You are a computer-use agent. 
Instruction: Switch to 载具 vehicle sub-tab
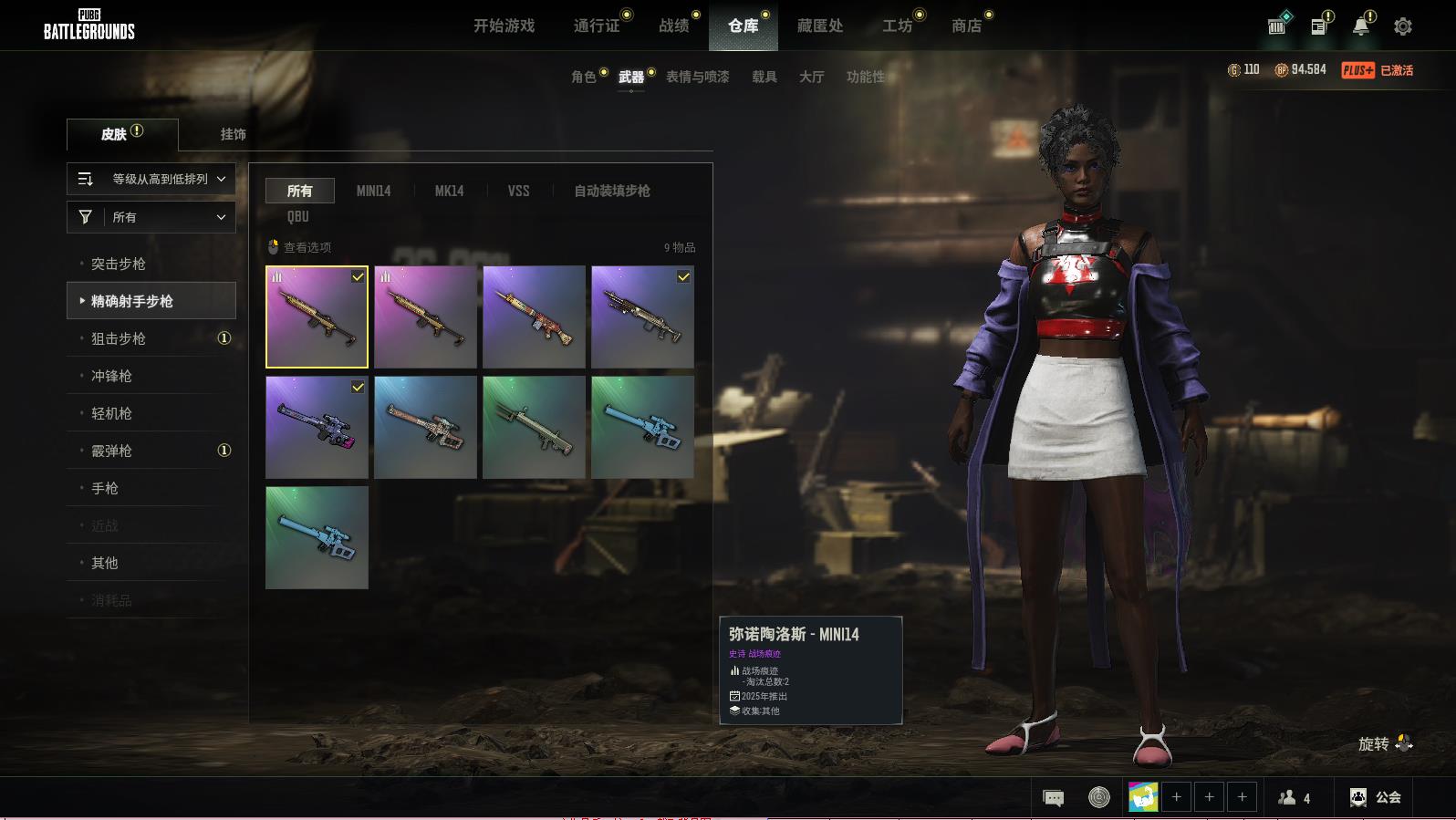pyautogui.click(x=764, y=77)
